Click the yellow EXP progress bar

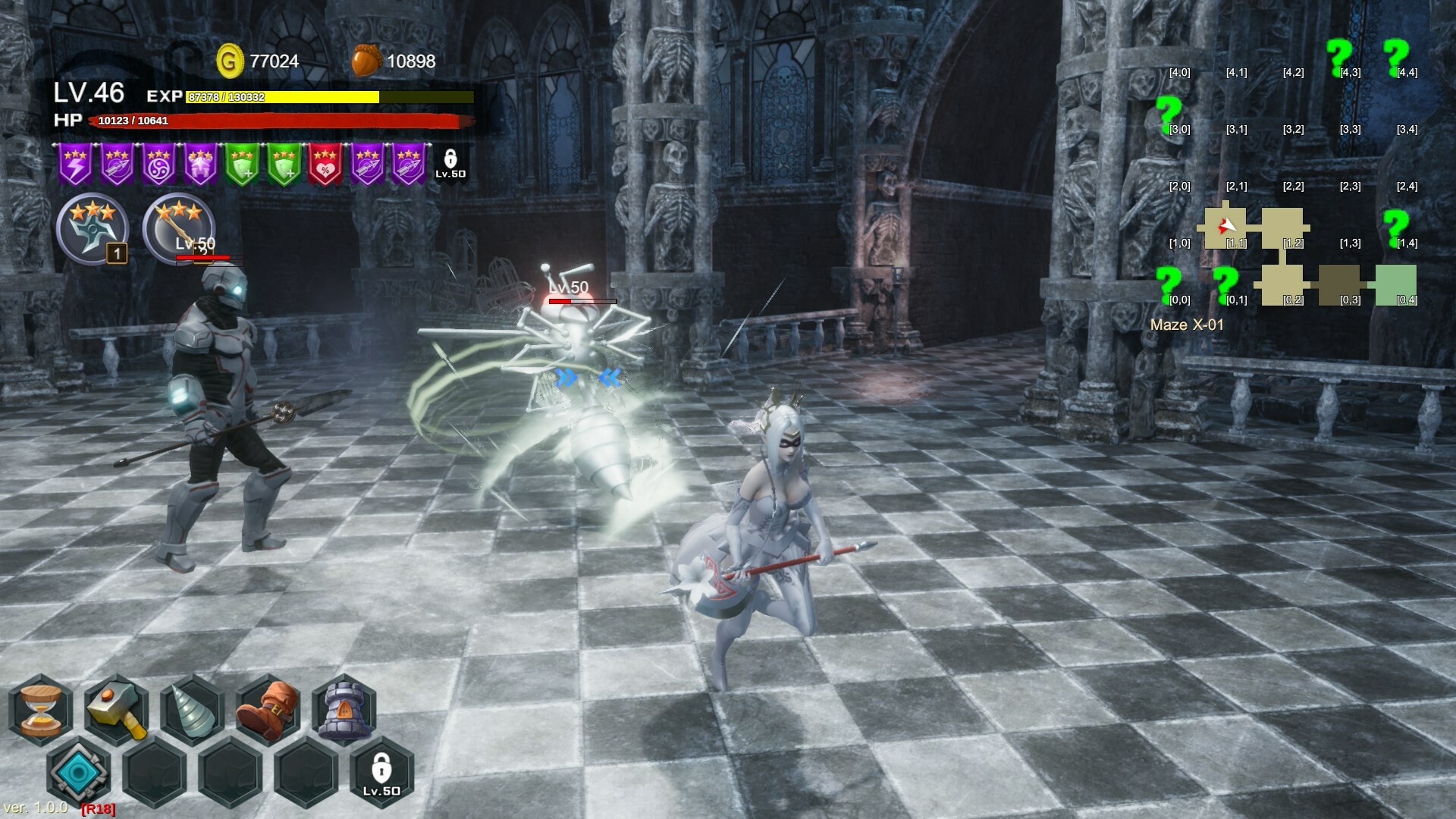(x=281, y=98)
